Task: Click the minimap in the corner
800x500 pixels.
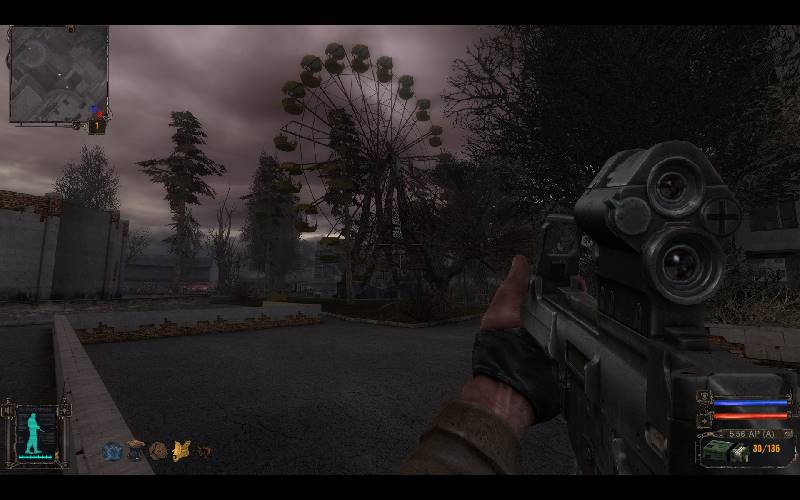Action: click(58, 74)
